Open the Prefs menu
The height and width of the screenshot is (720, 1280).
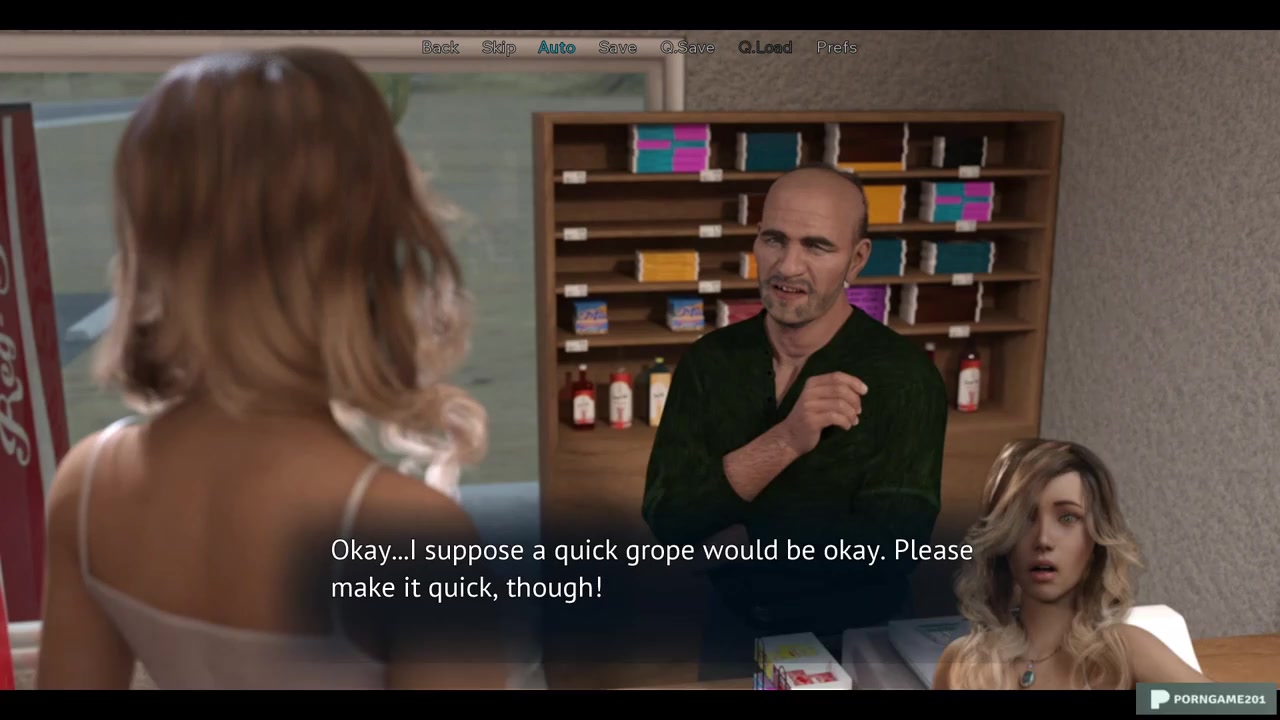click(x=836, y=47)
